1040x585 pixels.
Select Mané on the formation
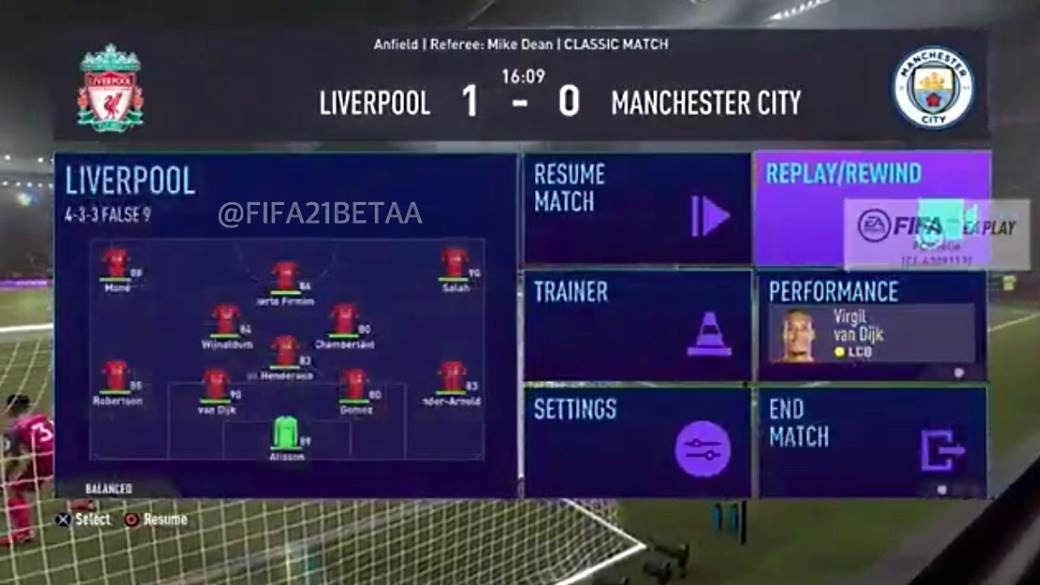[x=116, y=263]
